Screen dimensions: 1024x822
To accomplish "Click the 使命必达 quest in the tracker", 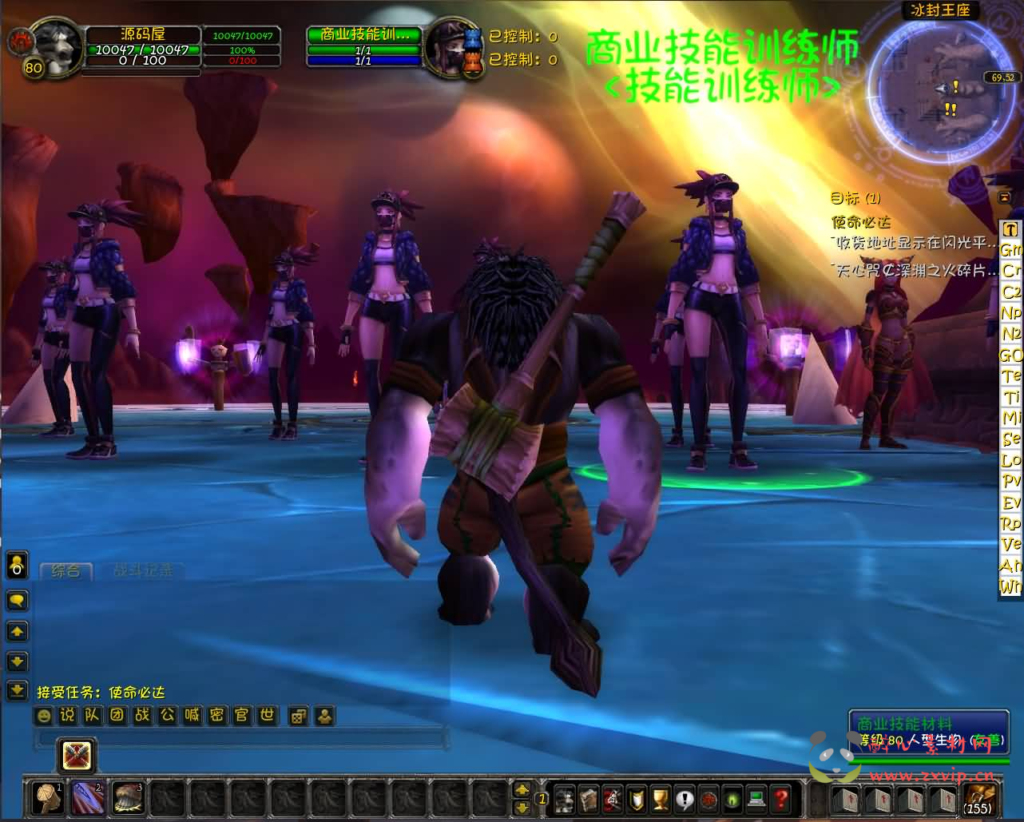I will [x=860, y=222].
